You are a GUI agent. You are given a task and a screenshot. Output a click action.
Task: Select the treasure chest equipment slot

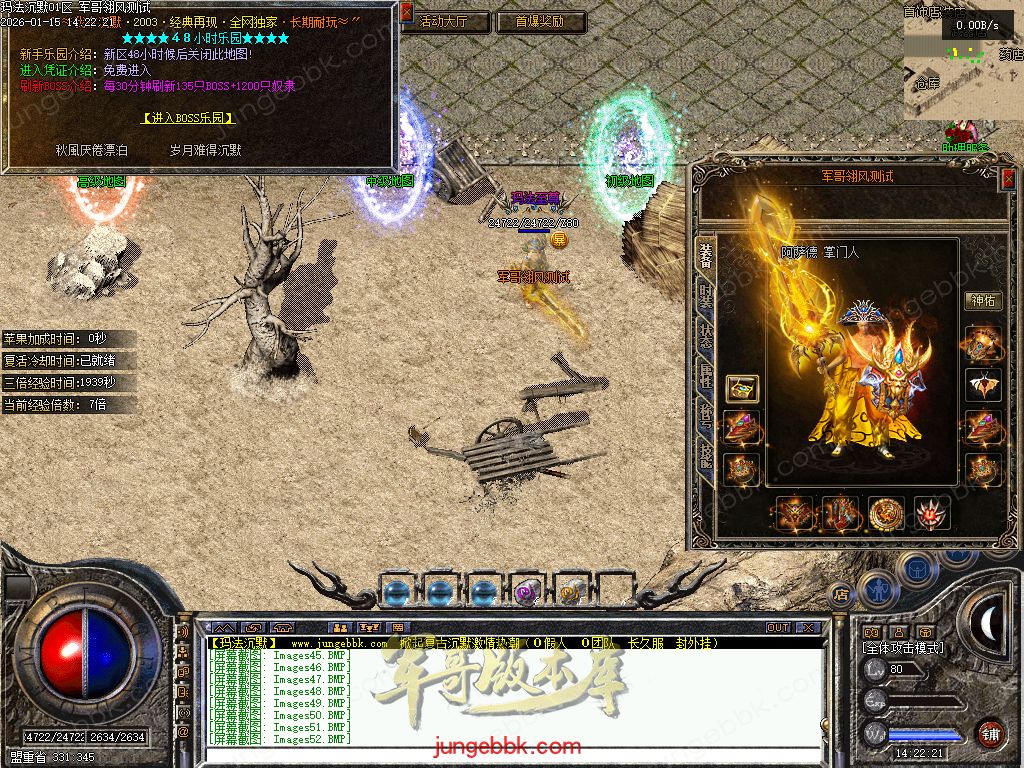742,388
